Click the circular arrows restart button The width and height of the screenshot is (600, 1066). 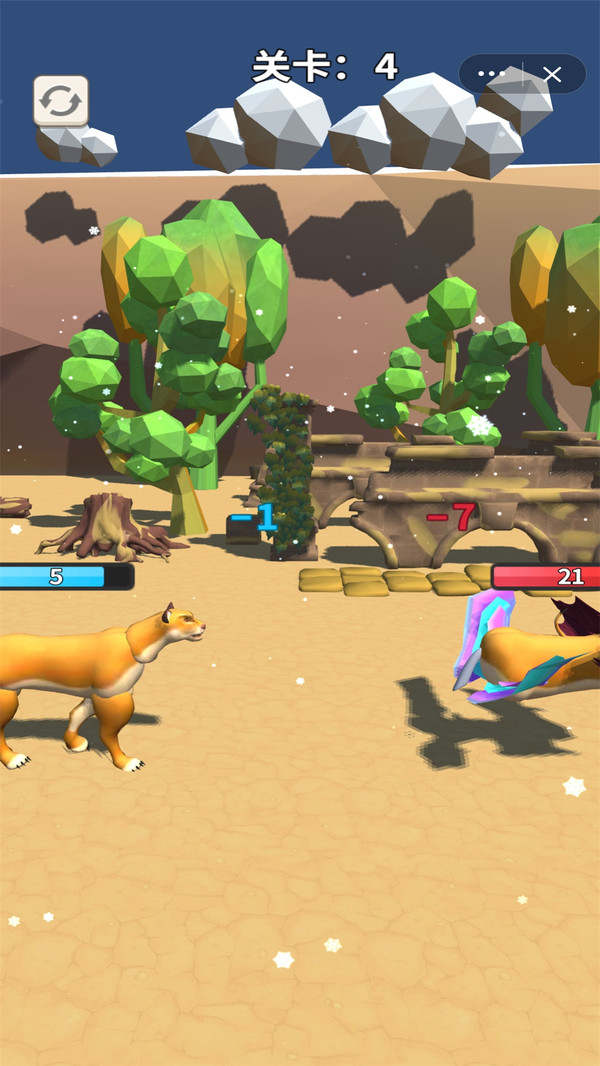pyautogui.click(x=61, y=101)
